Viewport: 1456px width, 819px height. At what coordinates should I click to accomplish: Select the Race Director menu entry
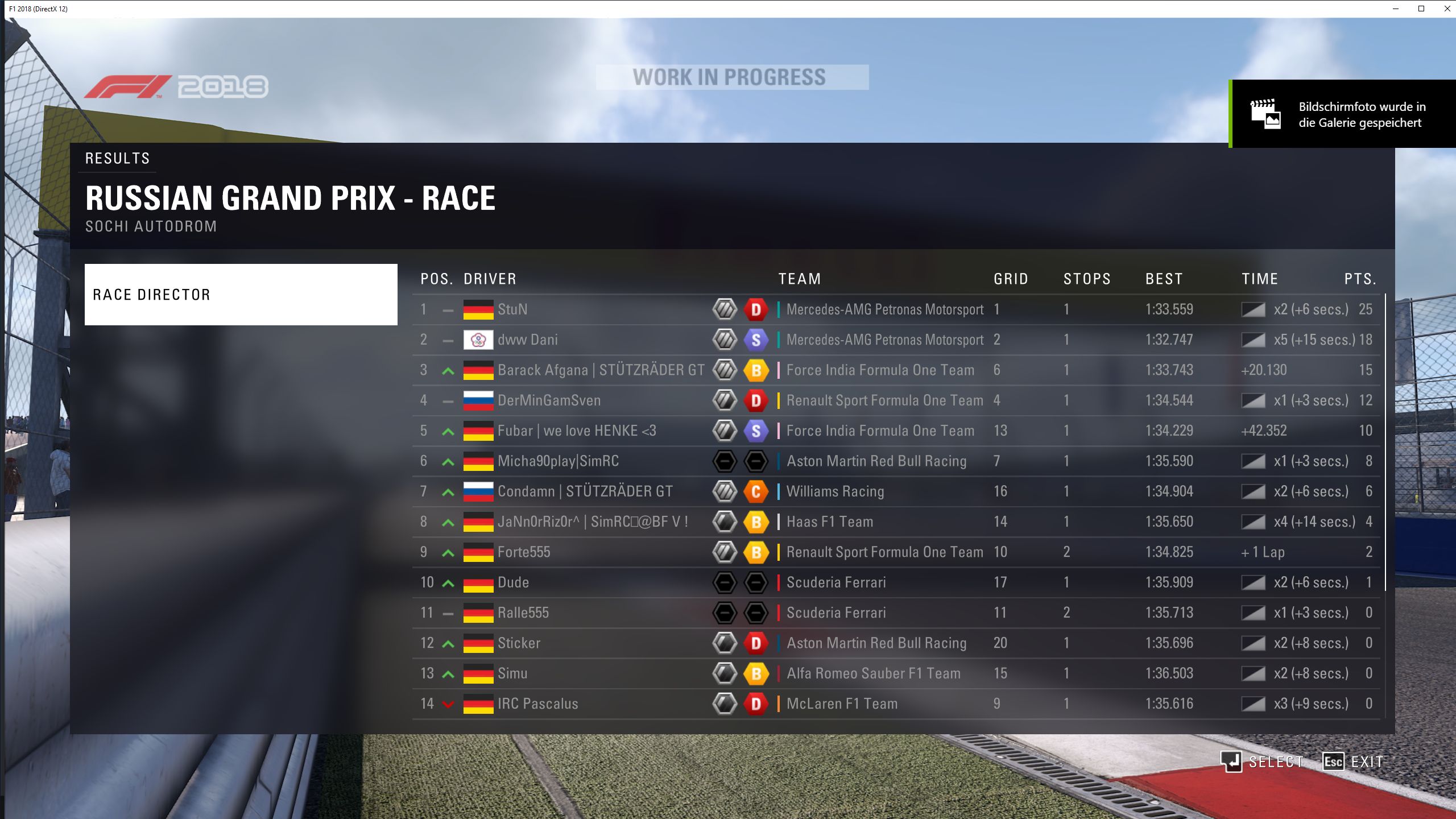click(241, 295)
